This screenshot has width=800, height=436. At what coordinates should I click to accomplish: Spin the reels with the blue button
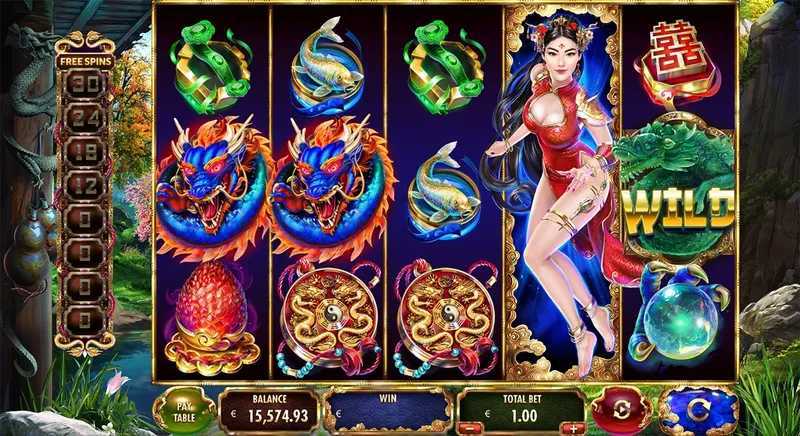pos(698,411)
